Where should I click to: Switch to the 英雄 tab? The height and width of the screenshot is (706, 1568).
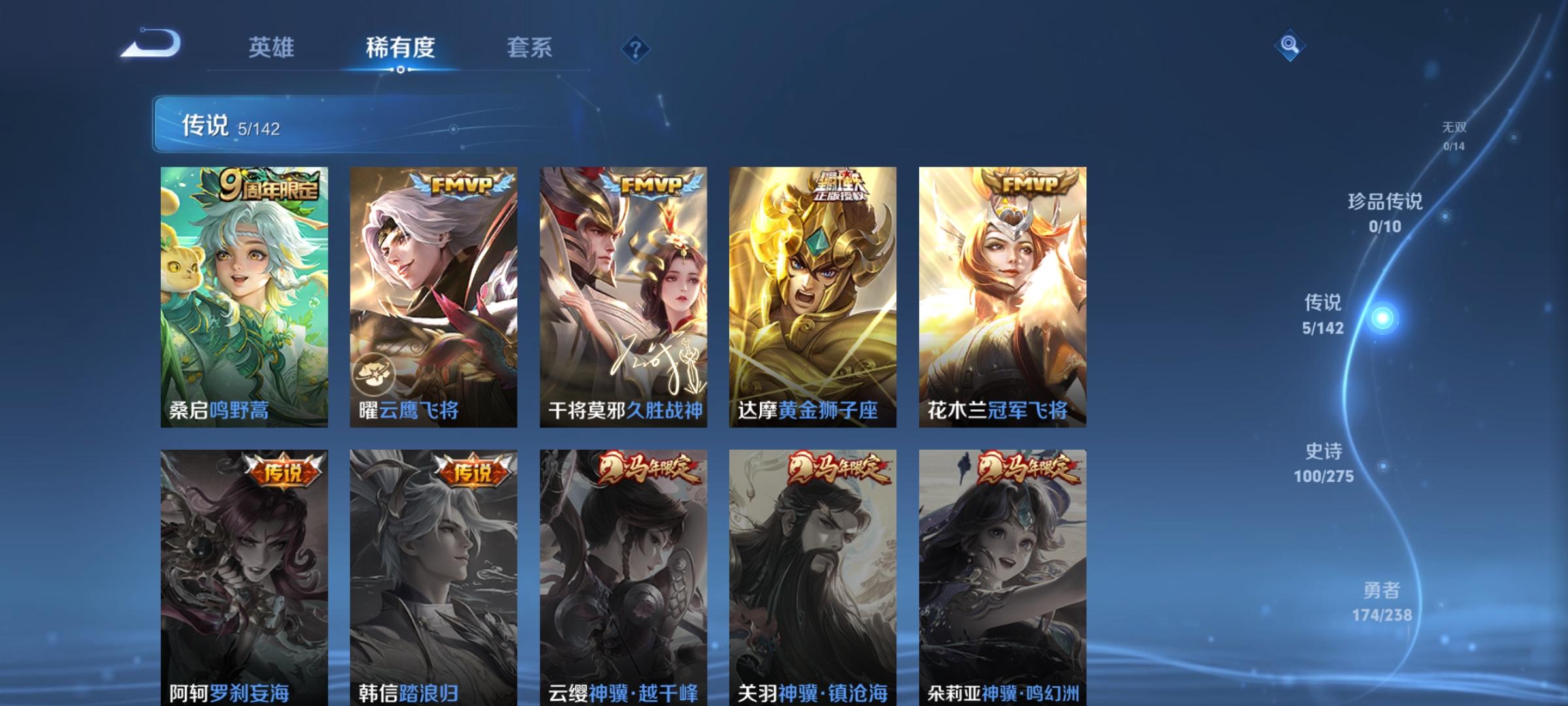click(x=271, y=47)
